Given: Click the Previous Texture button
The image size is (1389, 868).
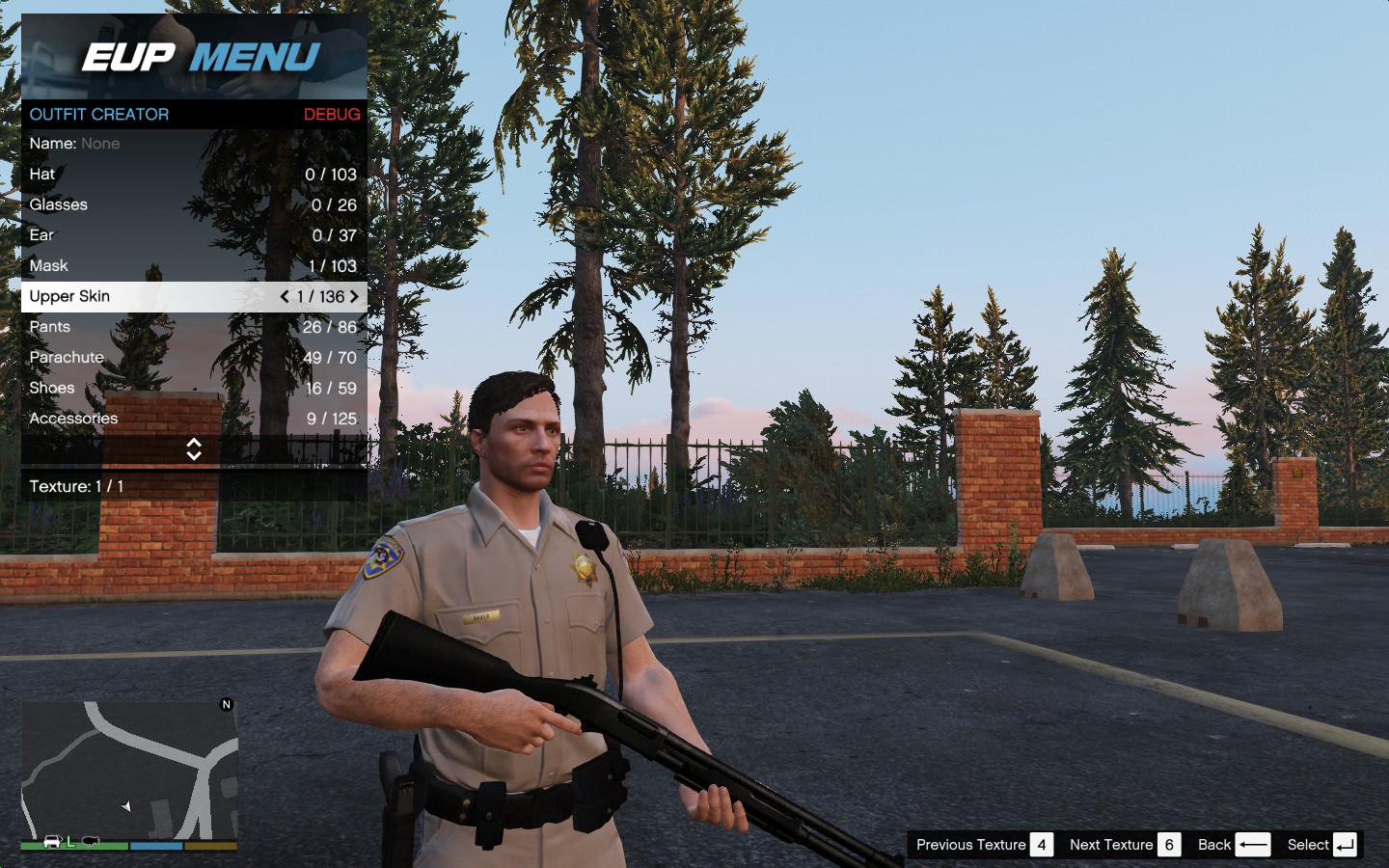Looking at the screenshot, I should pos(983,845).
